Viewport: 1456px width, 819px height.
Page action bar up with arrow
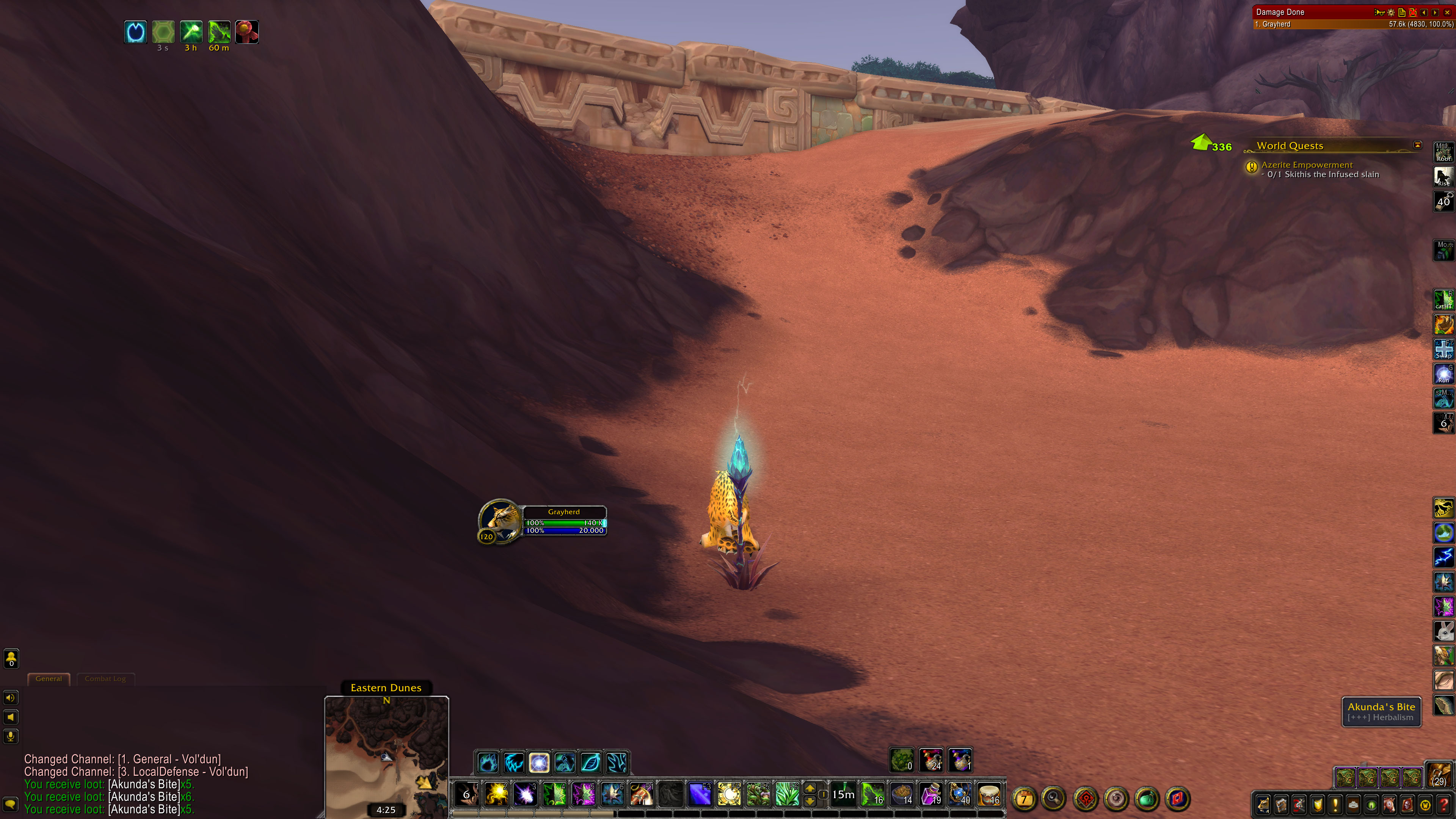pyautogui.click(x=810, y=789)
